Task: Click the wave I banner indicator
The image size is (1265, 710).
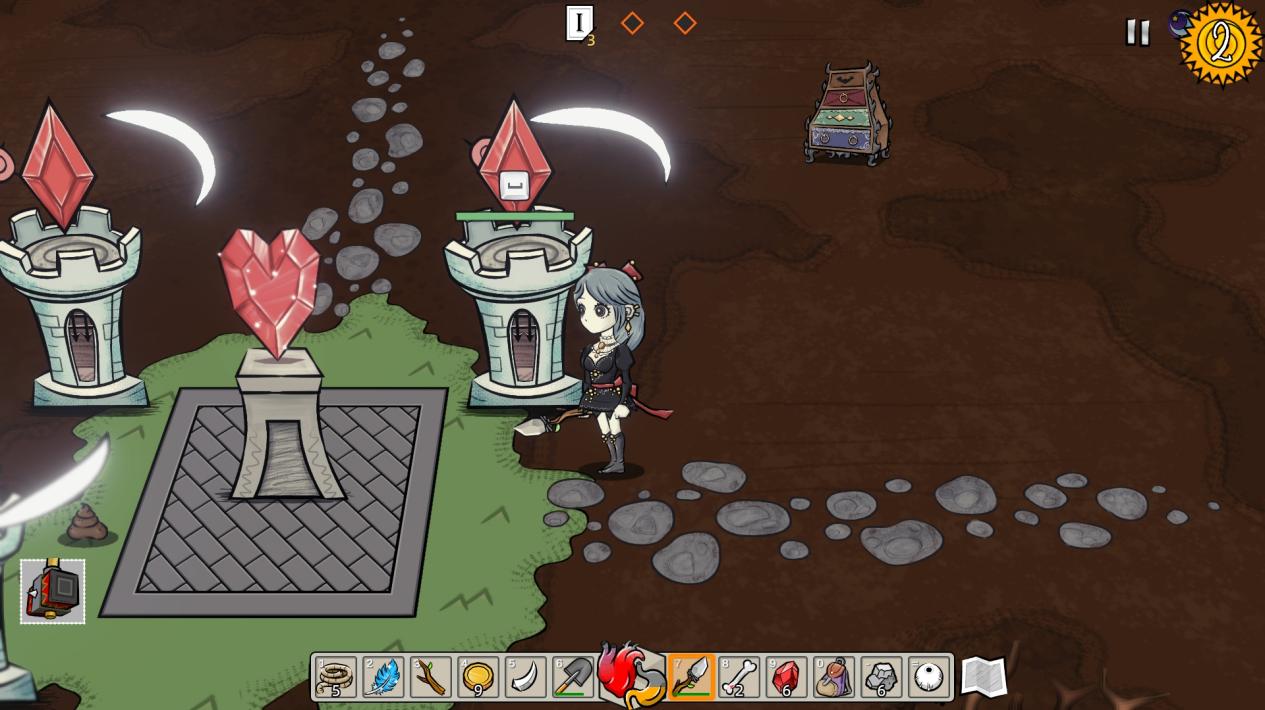Action: tap(579, 23)
